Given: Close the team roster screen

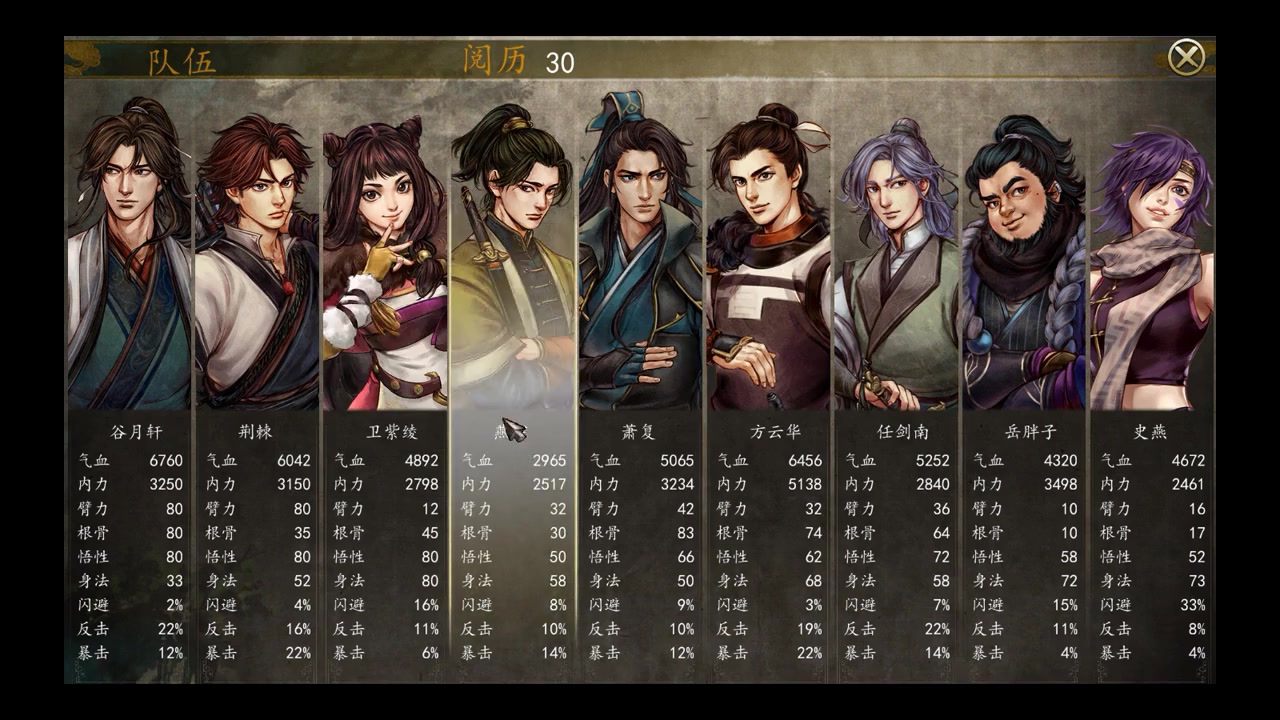Looking at the screenshot, I should point(1186,58).
